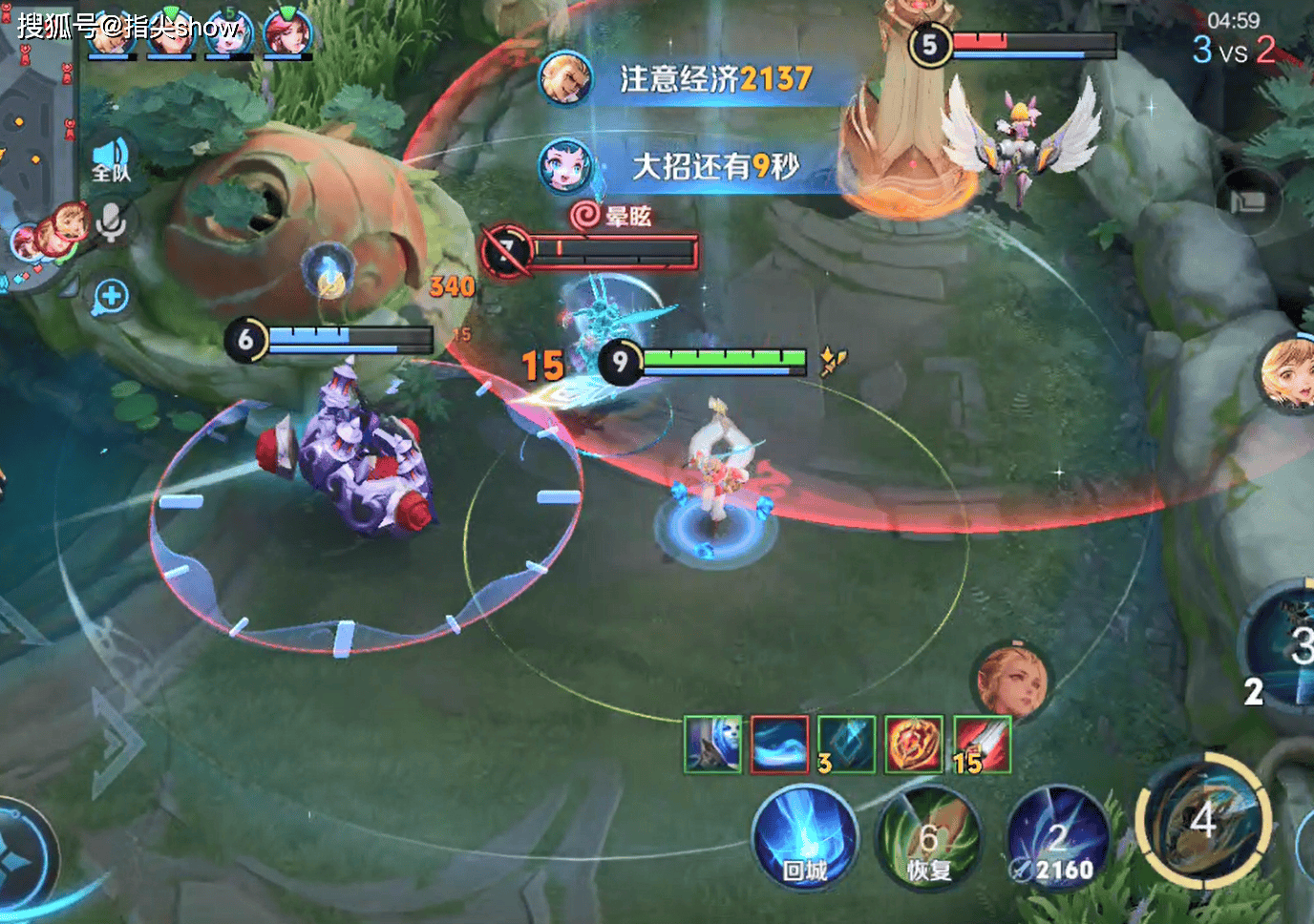The width and height of the screenshot is (1314, 924).
Task: Select the red blade item with count 15
Action: coord(982,745)
